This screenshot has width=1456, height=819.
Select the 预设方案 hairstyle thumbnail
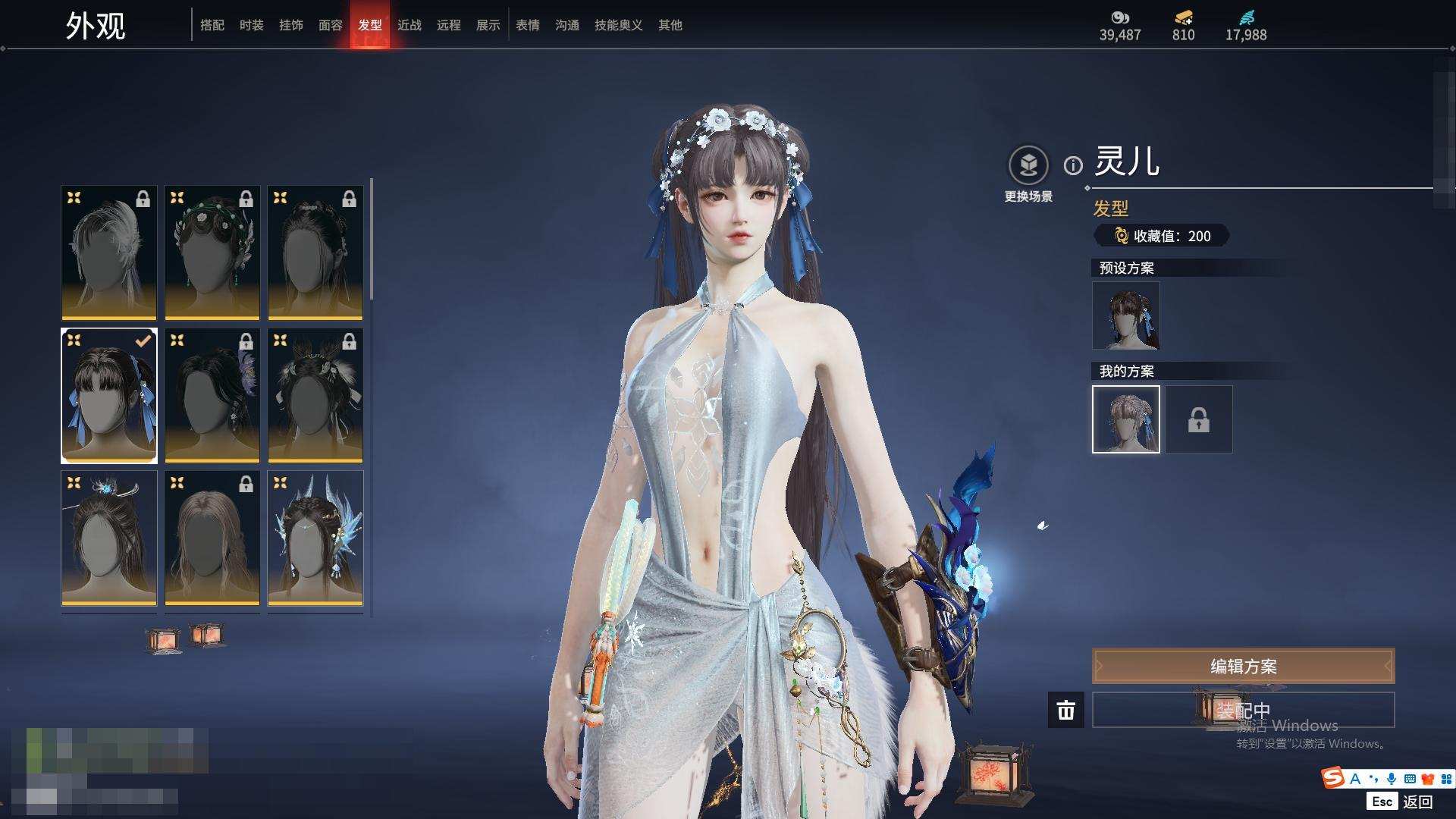point(1126,315)
